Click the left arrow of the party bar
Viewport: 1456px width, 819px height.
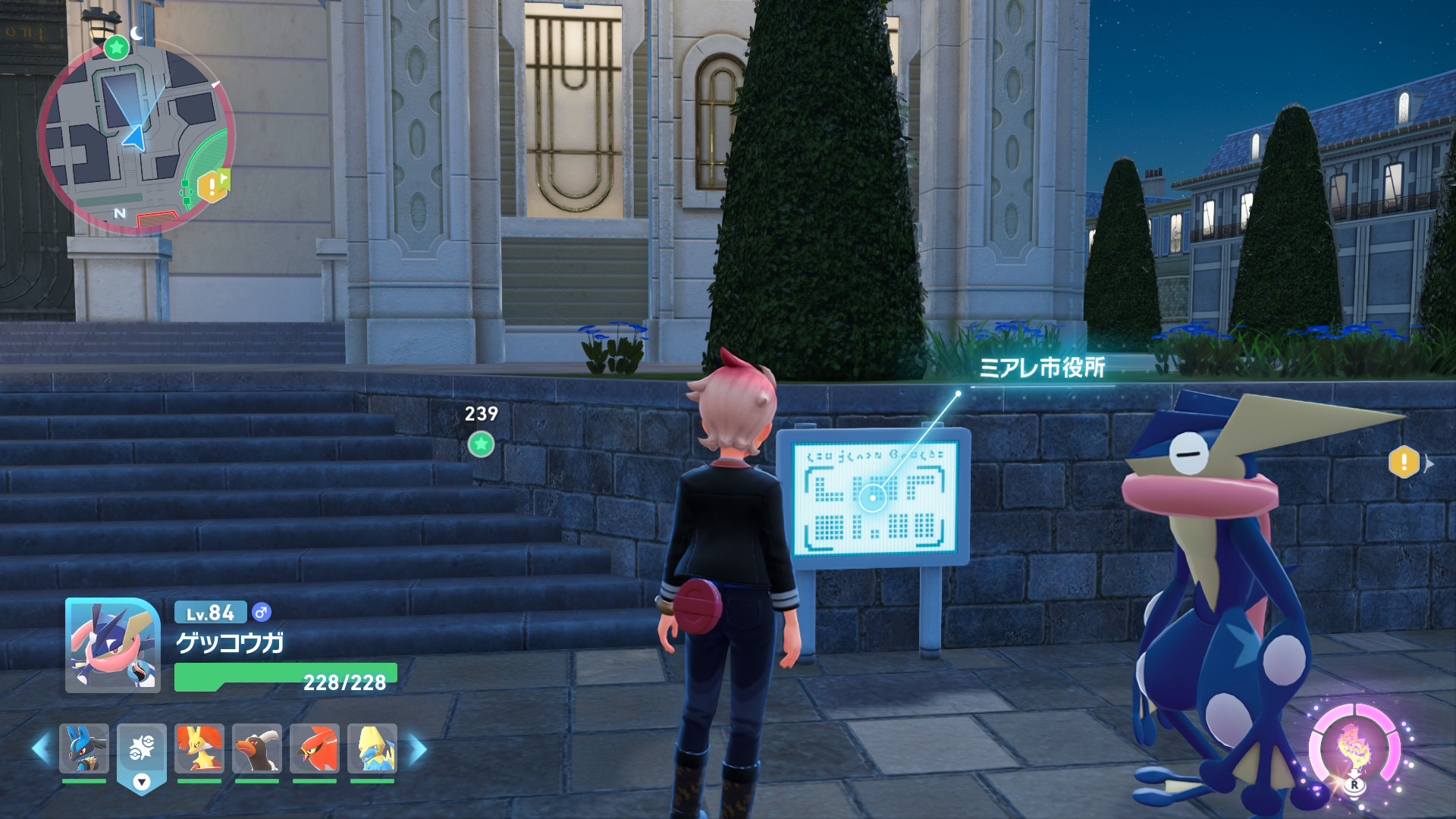pos(41,748)
